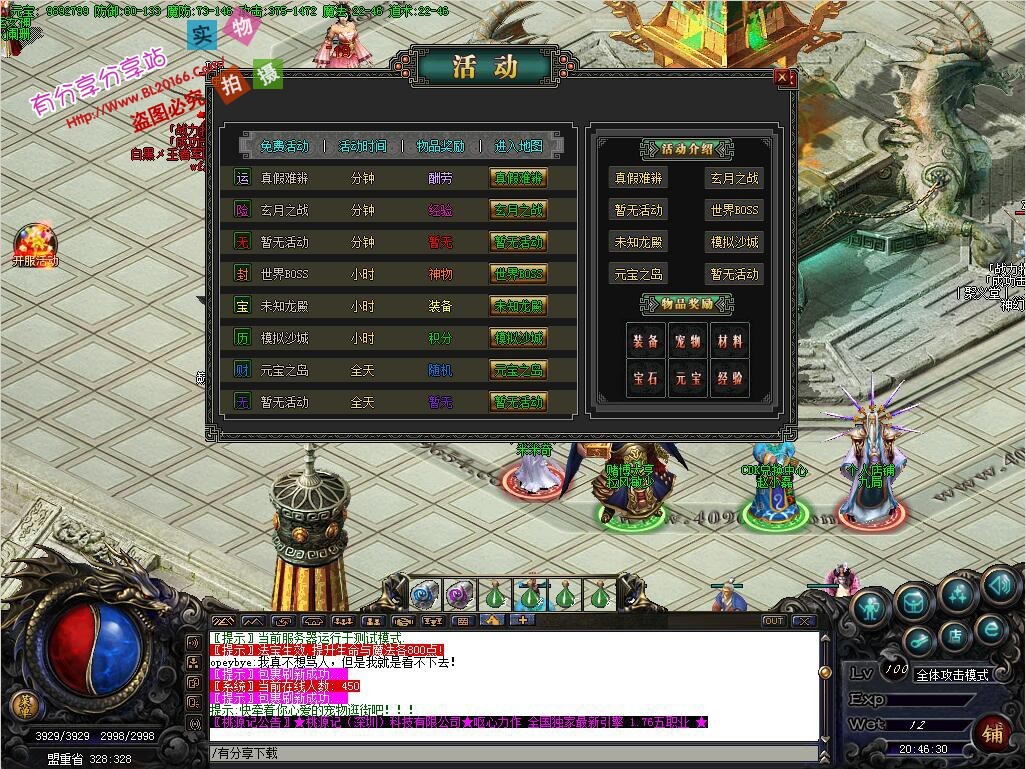Open the bag chest round button
Screen dimensions: 1026x769
914,601
